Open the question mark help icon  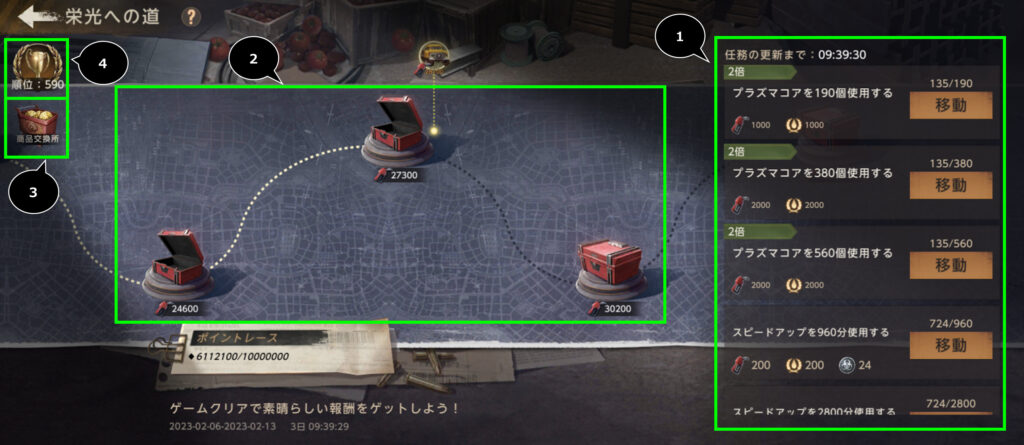click(191, 17)
